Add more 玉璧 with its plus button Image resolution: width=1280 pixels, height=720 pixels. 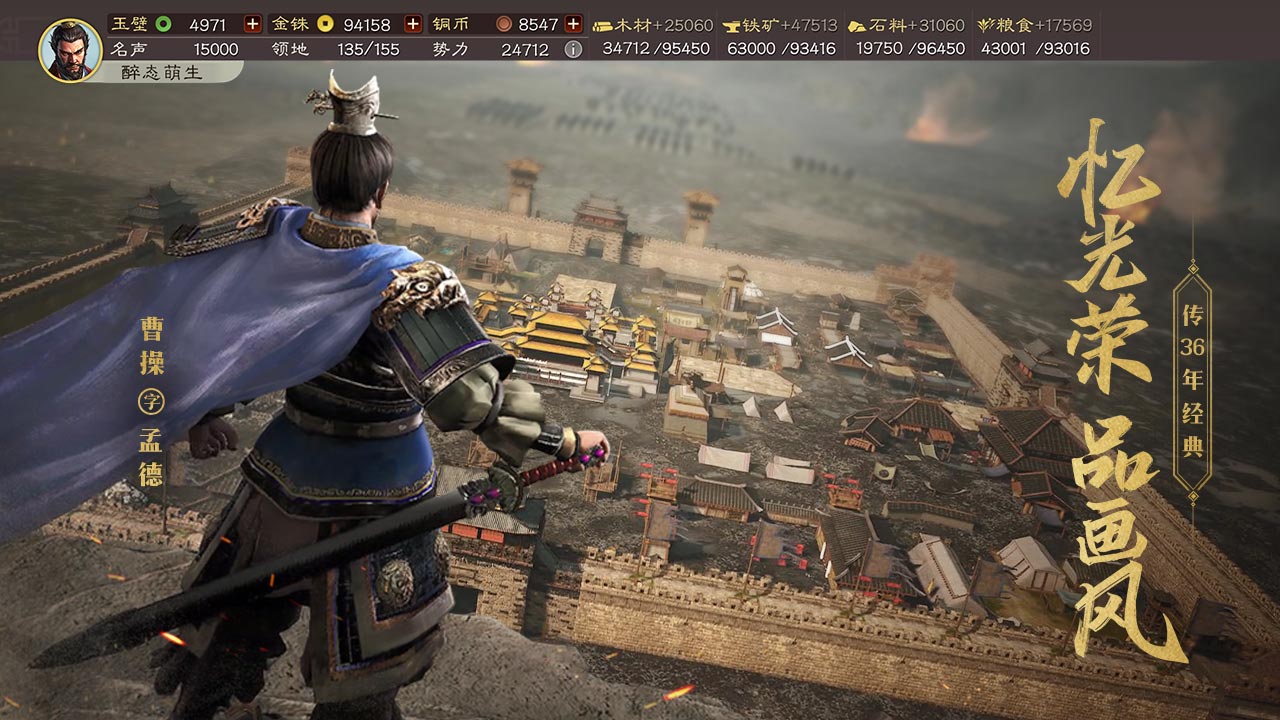(253, 24)
